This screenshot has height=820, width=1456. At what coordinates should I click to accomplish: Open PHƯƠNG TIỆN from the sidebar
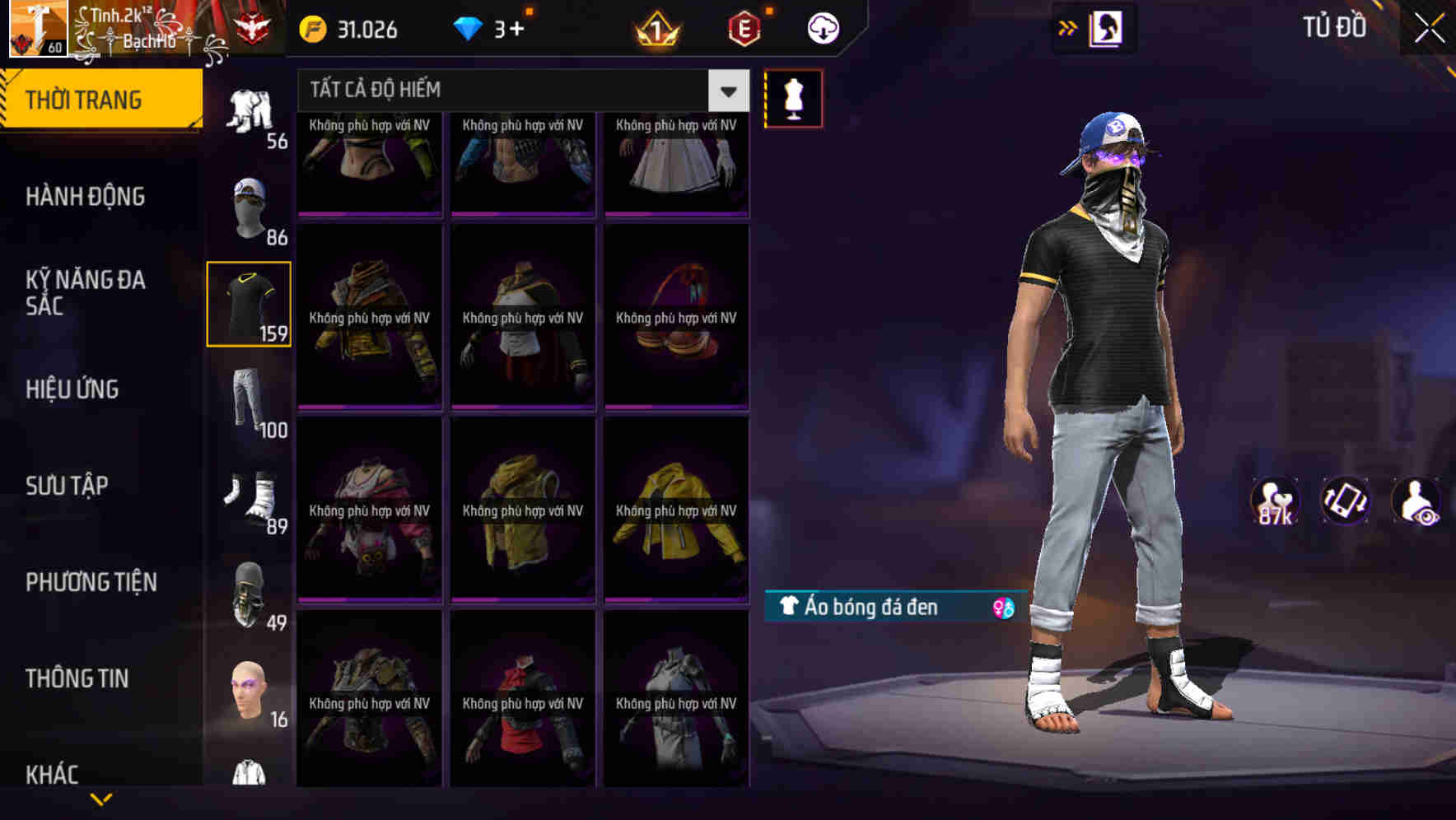point(91,582)
